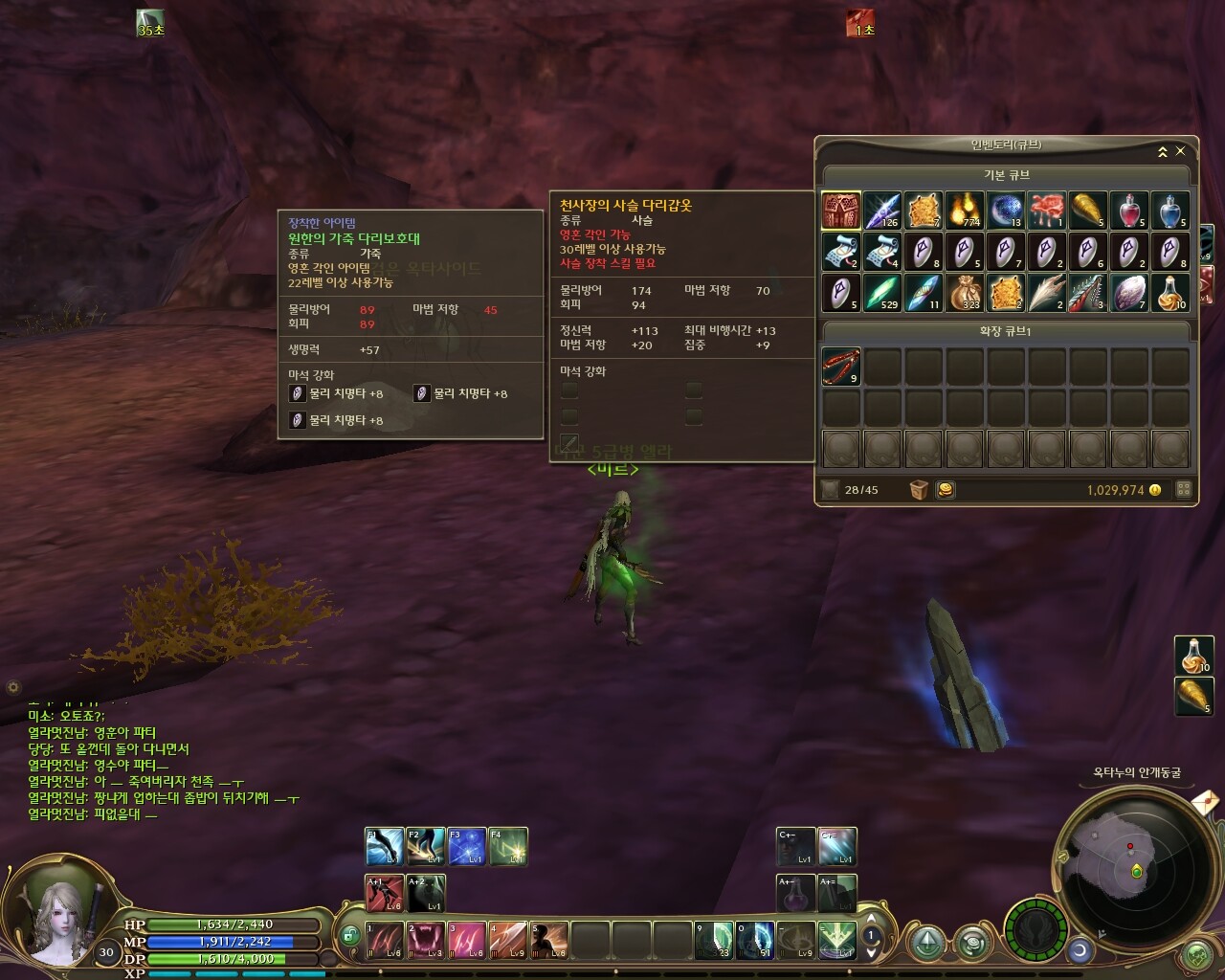Screen dimensions: 1225x980
Task: Select the red treasure chest item
Action: click(840, 211)
